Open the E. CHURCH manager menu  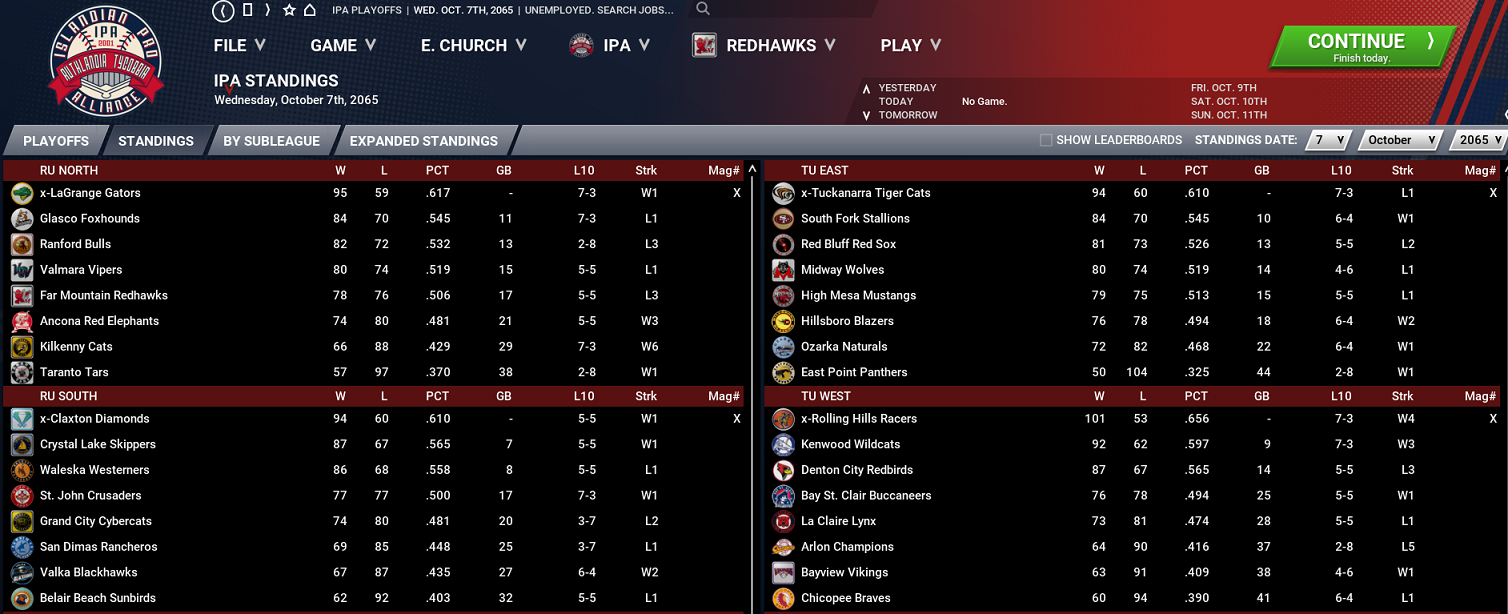click(x=473, y=45)
